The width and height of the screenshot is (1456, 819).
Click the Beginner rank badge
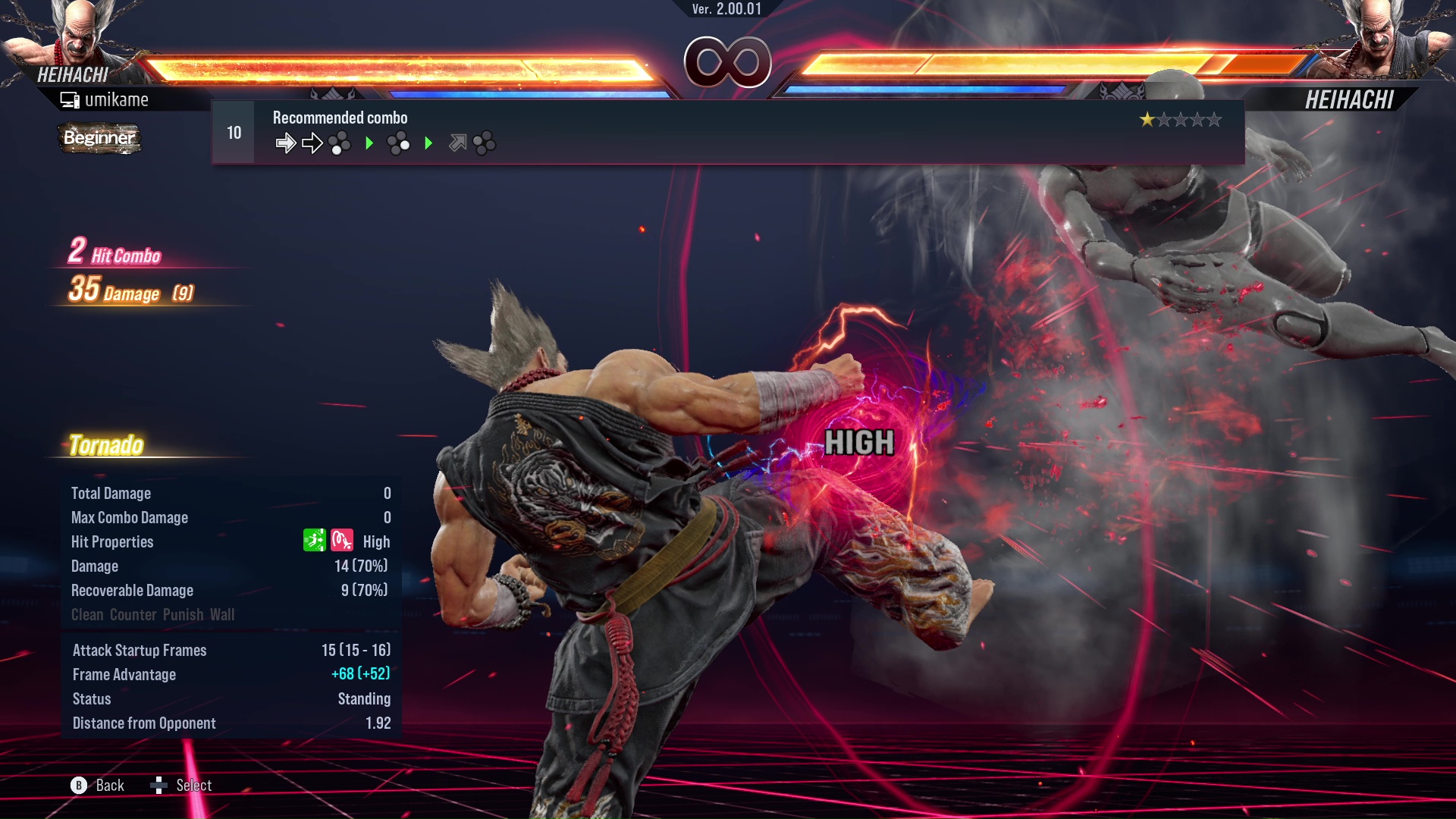click(99, 138)
